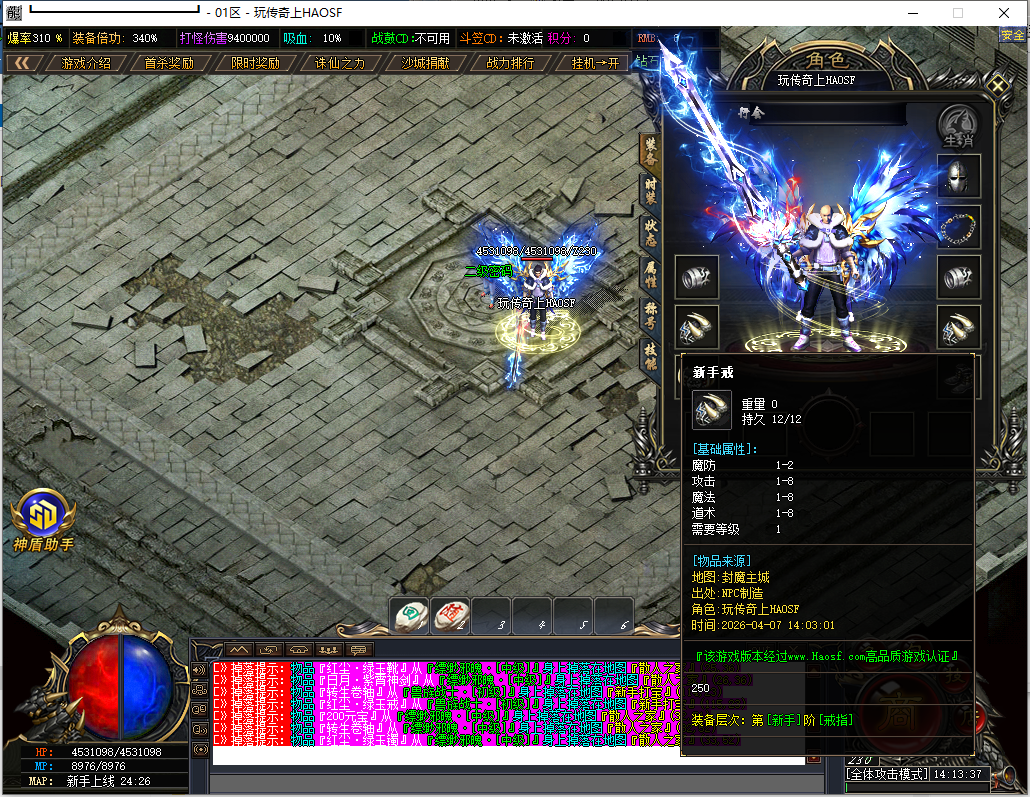Close the 角色 character panel
Viewport: 1030px width, 797px height.
click(998, 84)
